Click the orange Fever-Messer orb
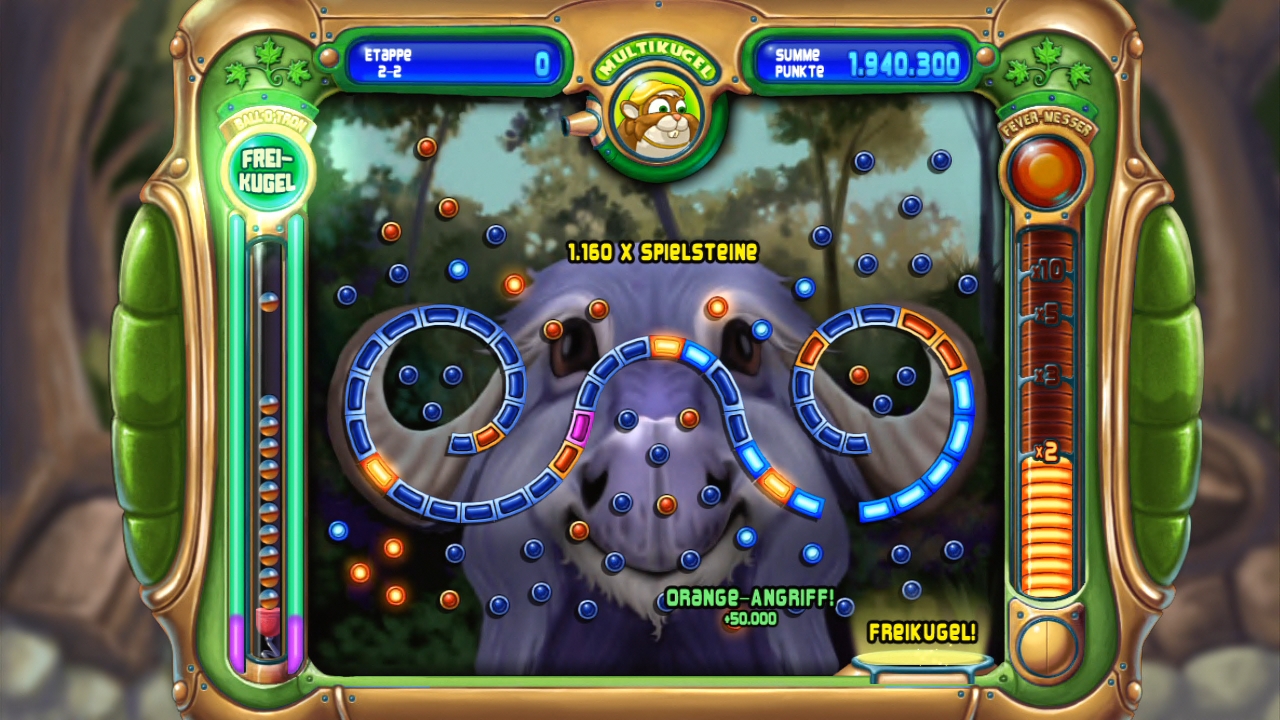The width and height of the screenshot is (1280, 720). pyautogui.click(x=1047, y=171)
